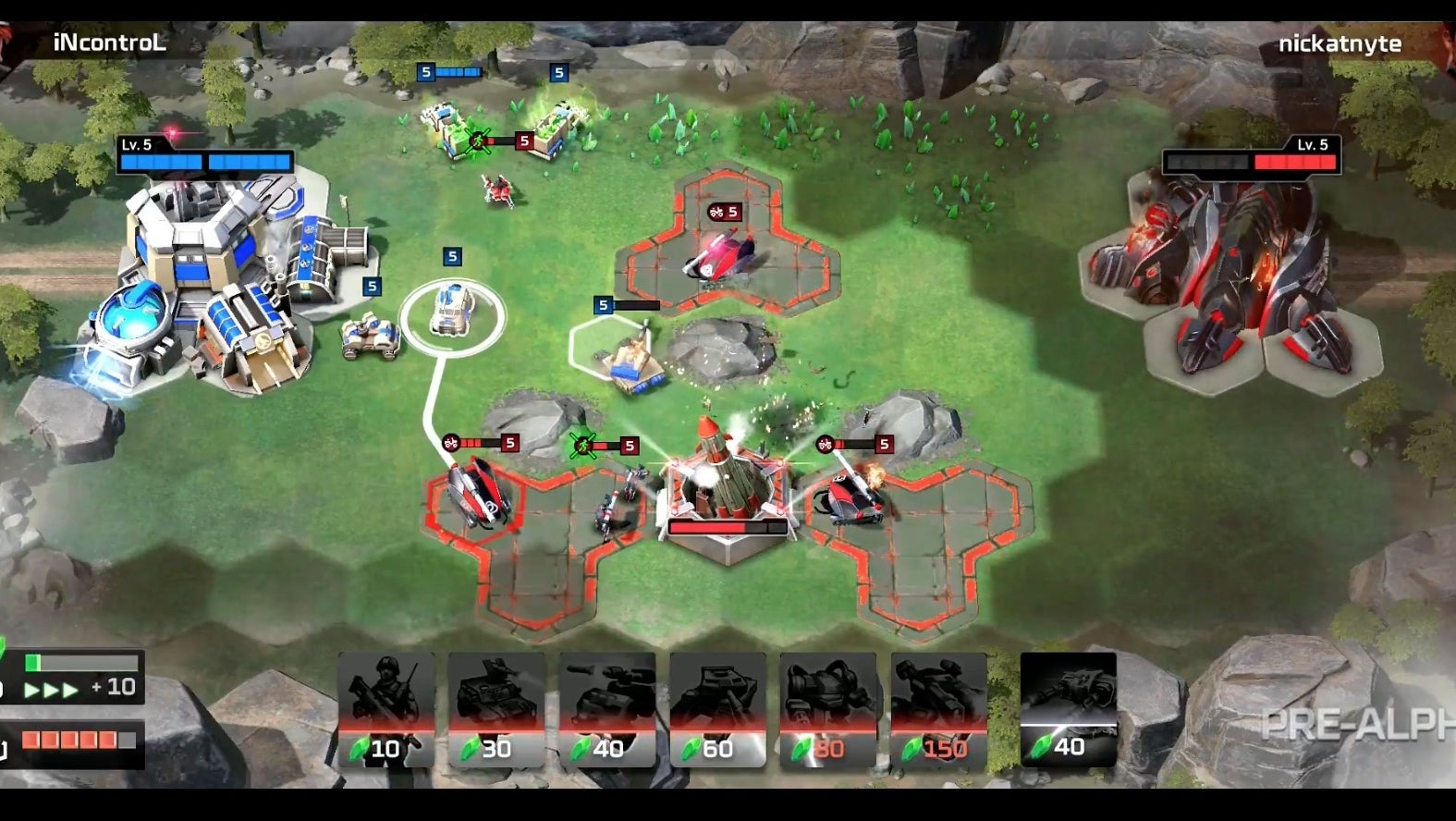Image resolution: width=1456 pixels, height=821 pixels.
Task: Click the +10 Tiberium income label
Action: point(115,688)
